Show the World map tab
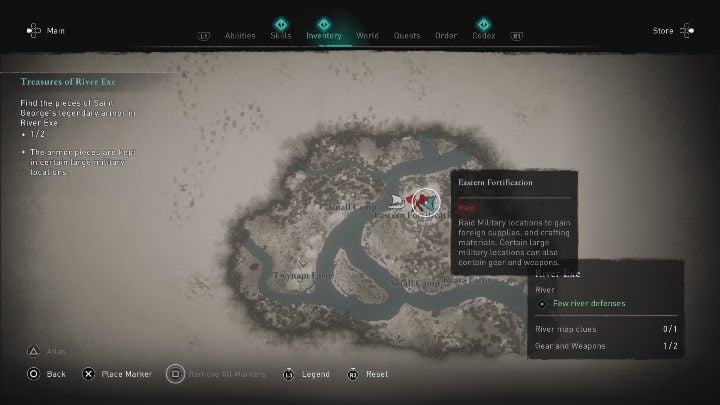Viewport: 720px width, 405px height. pyautogui.click(x=367, y=35)
